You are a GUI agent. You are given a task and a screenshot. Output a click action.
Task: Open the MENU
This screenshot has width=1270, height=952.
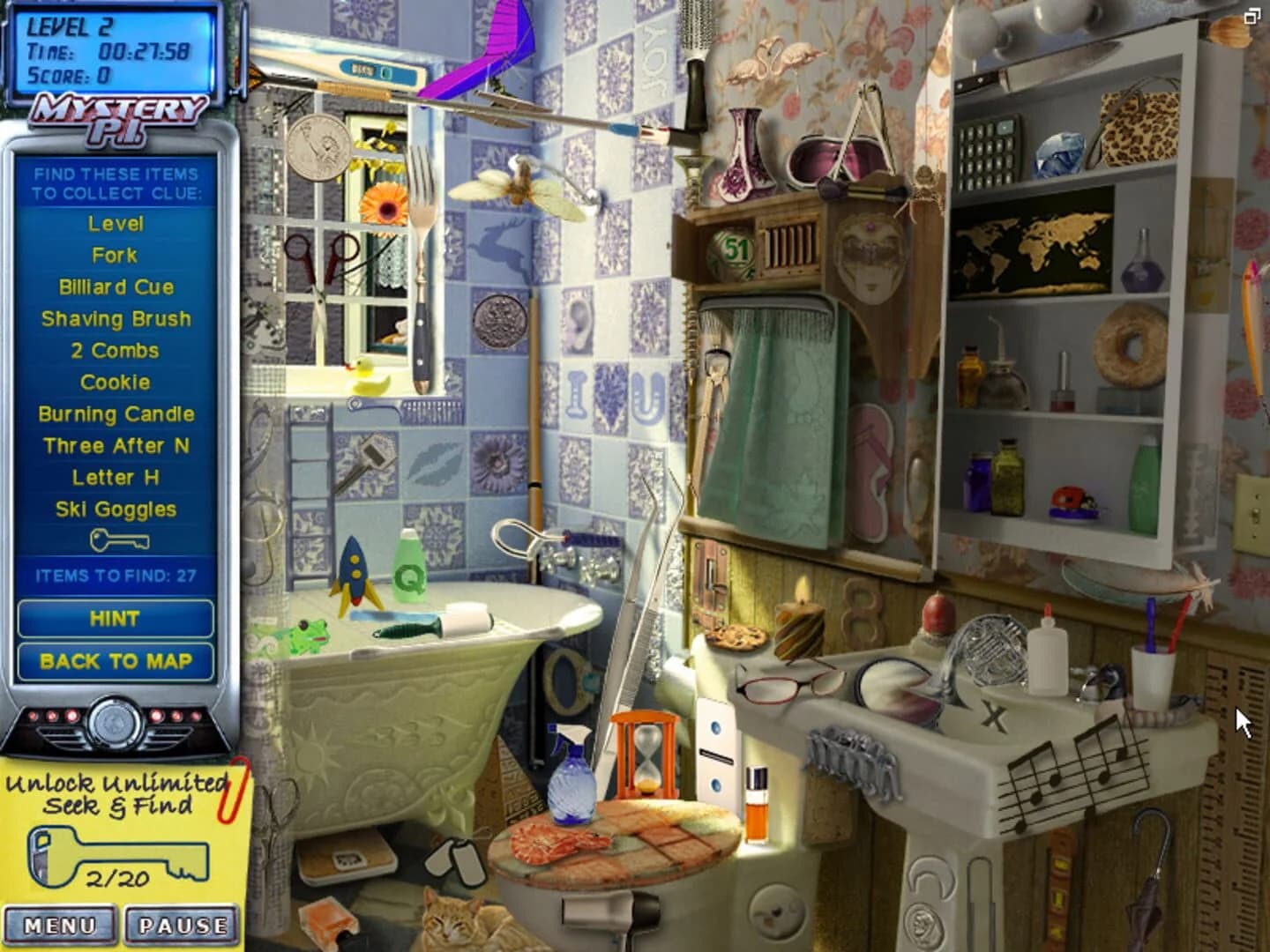tap(58, 925)
